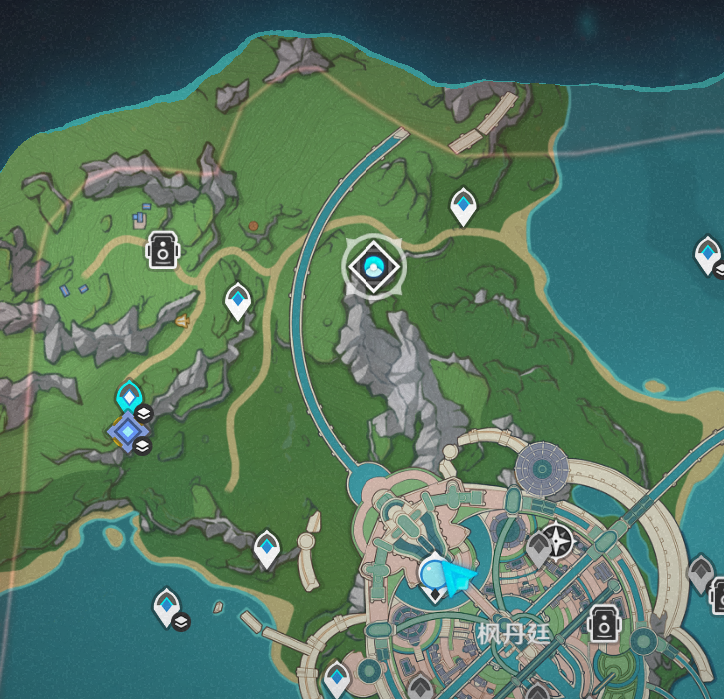Click the four-pointed compass star marker
The image size is (724, 699).
pos(560,541)
